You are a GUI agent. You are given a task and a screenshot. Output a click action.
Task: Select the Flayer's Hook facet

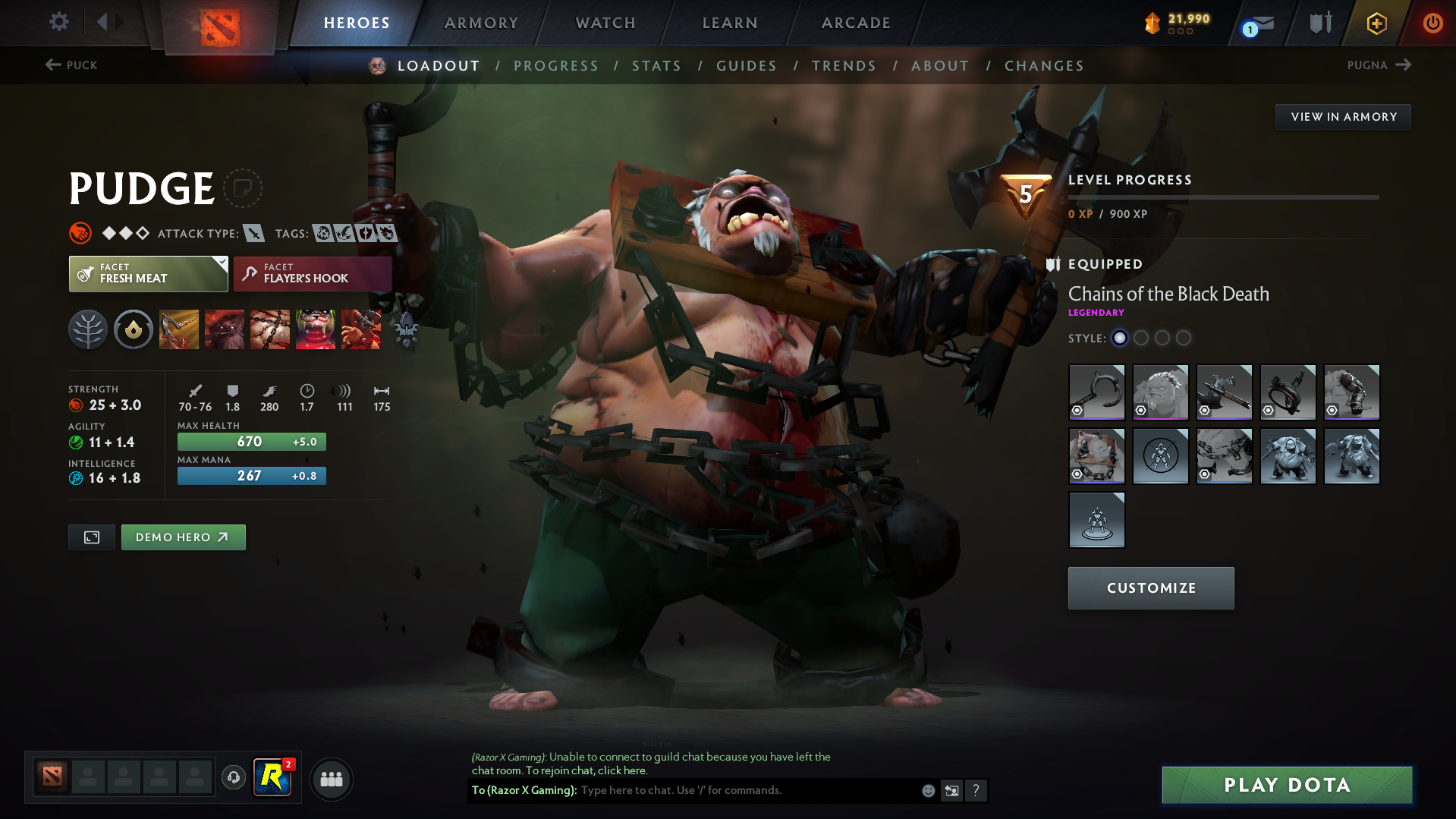pos(312,274)
